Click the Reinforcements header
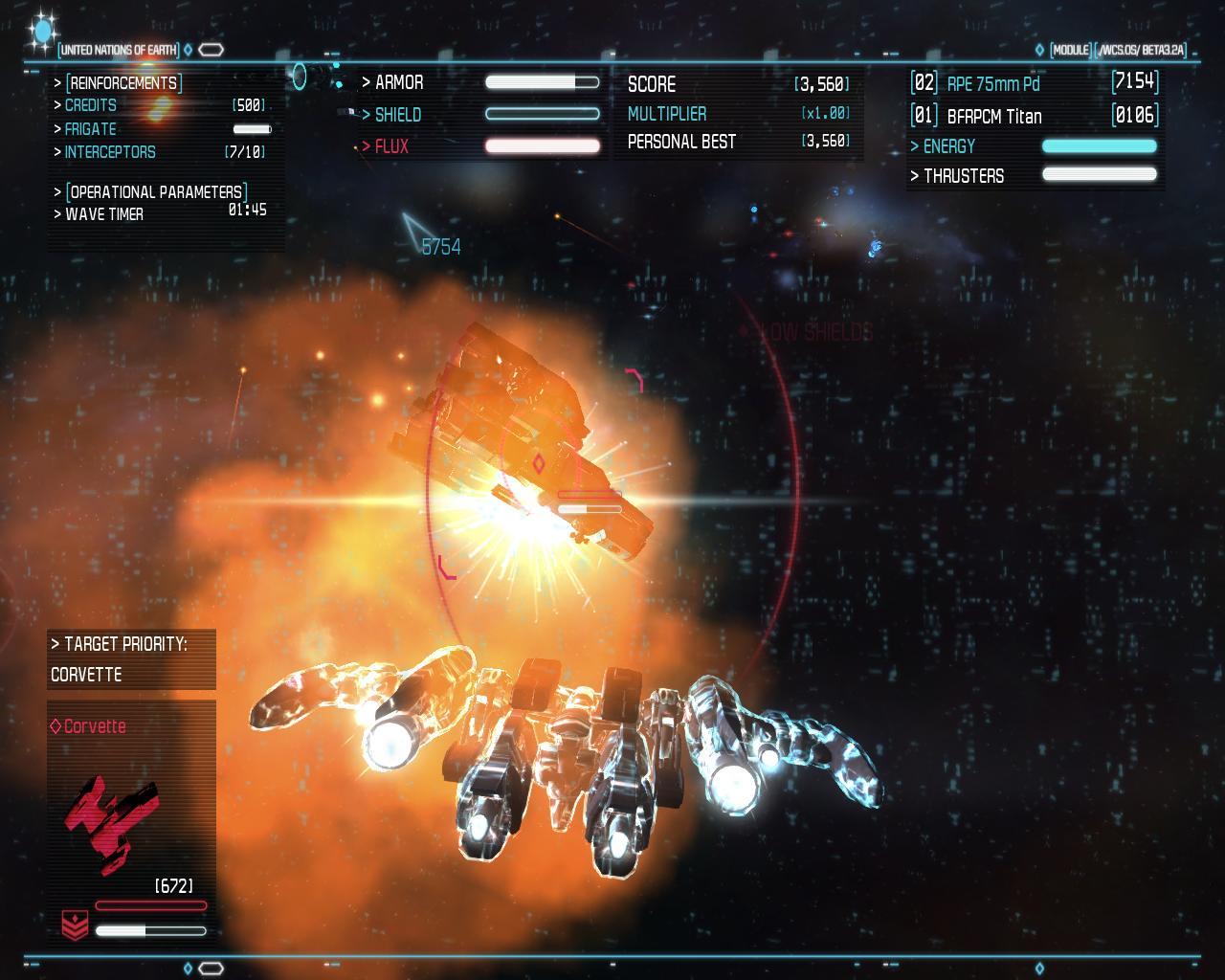This screenshot has height=980, width=1225. click(123, 83)
